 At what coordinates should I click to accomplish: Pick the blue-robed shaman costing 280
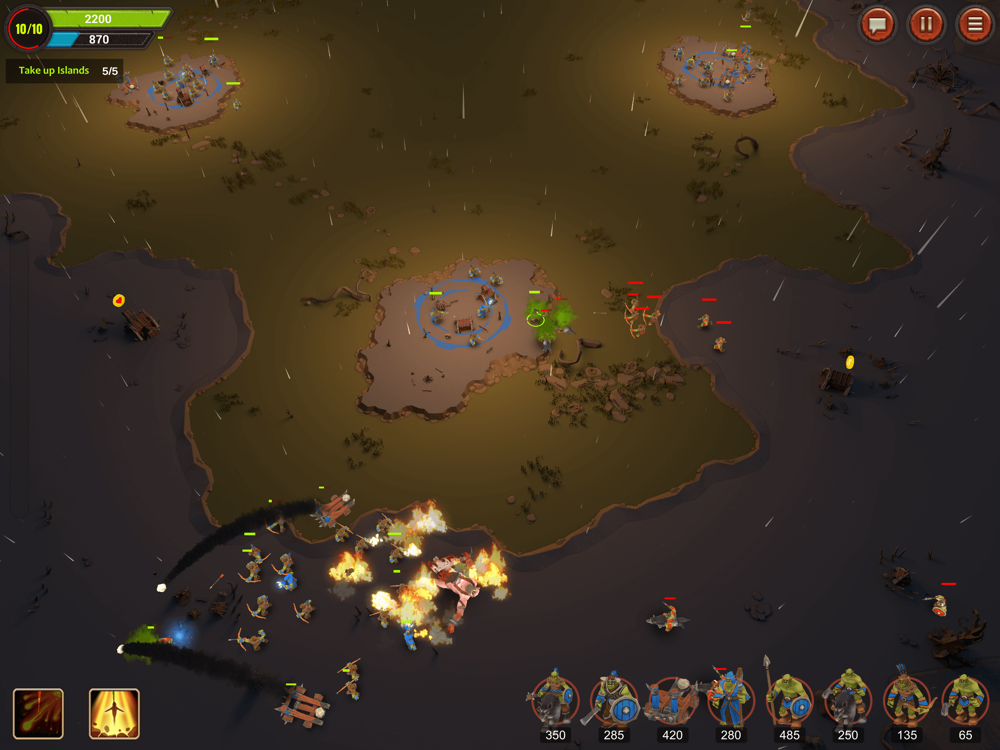click(730, 702)
